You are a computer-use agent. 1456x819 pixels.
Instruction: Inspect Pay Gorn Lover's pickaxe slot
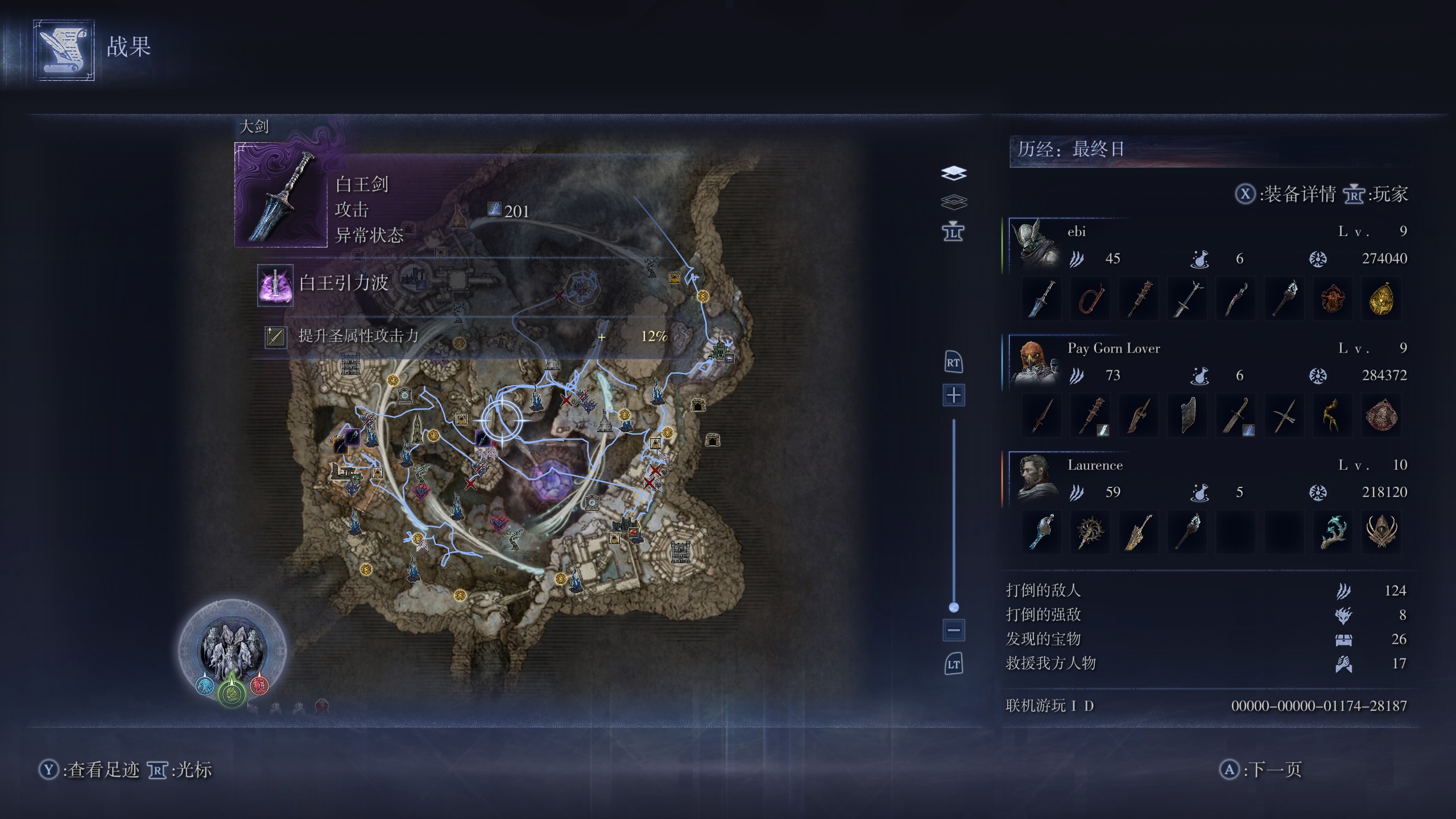pos(1284,416)
